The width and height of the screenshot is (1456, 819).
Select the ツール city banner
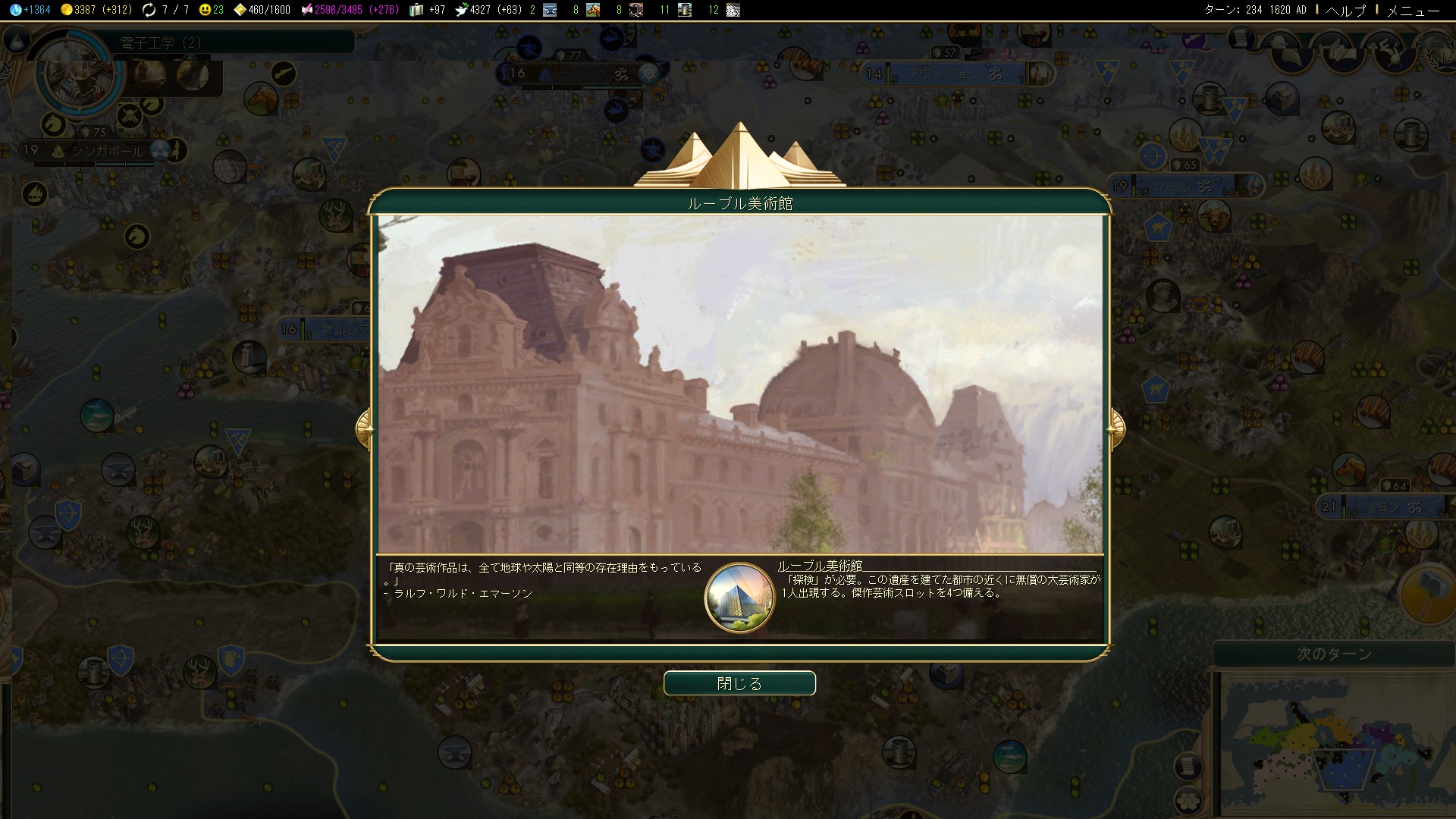point(1182,186)
